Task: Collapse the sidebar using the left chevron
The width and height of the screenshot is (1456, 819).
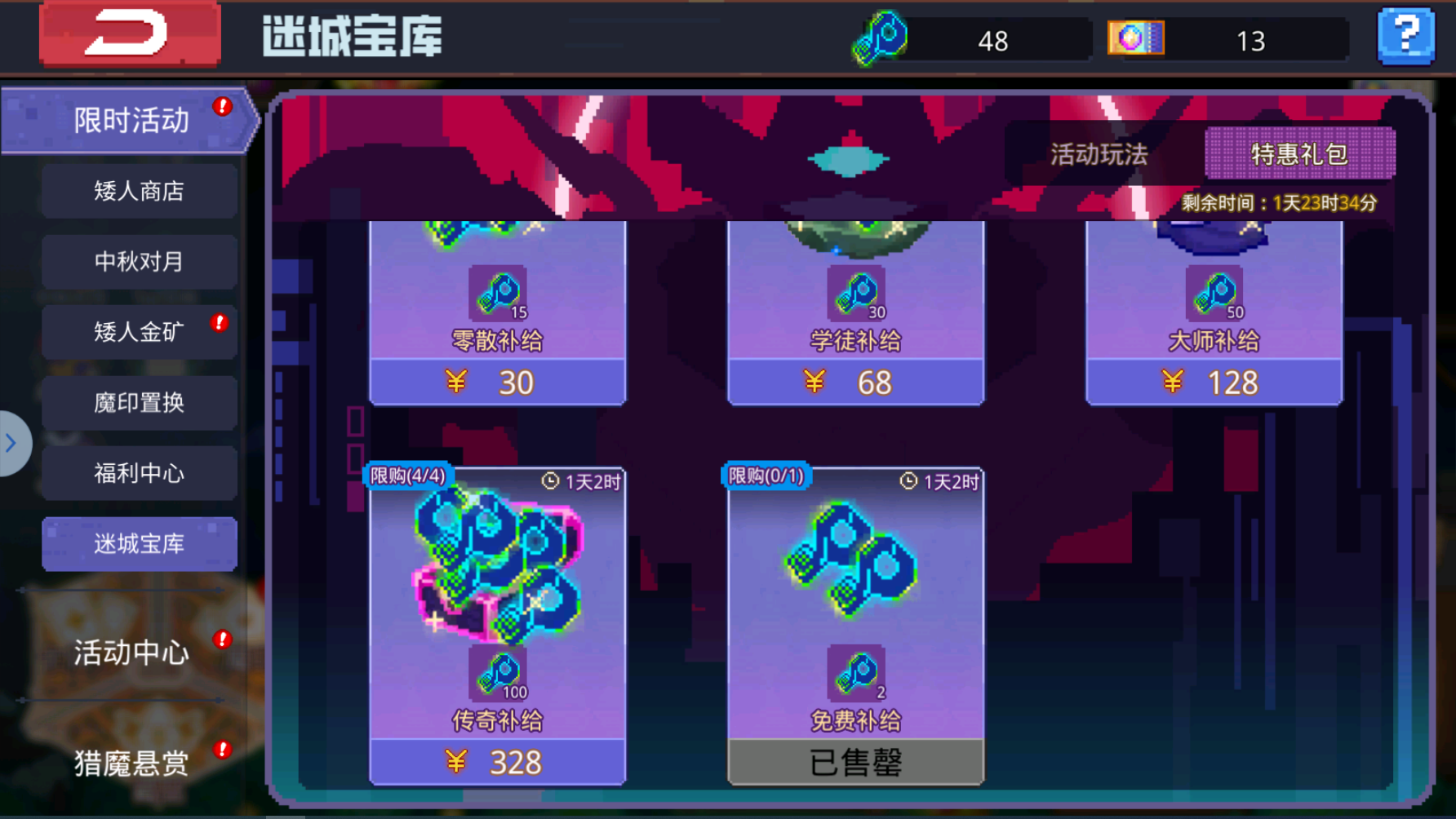Action: (x=11, y=443)
